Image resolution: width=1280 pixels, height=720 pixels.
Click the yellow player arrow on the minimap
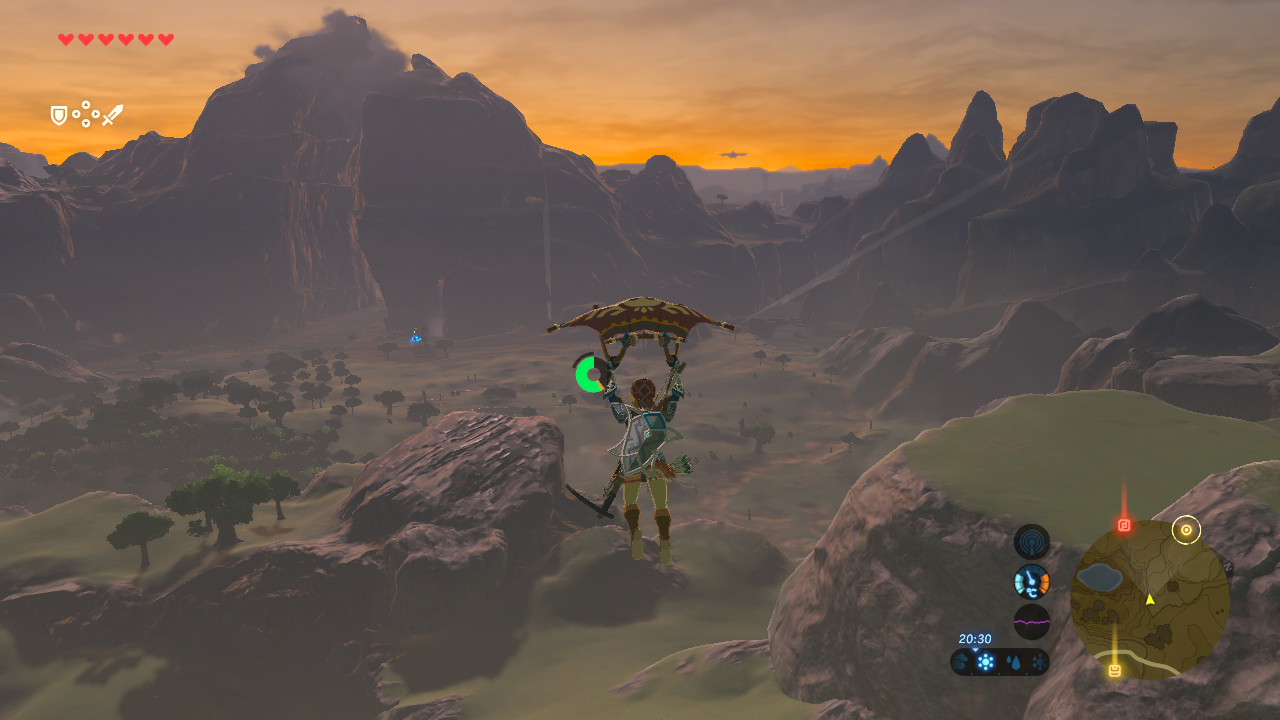click(x=1150, y=599)
